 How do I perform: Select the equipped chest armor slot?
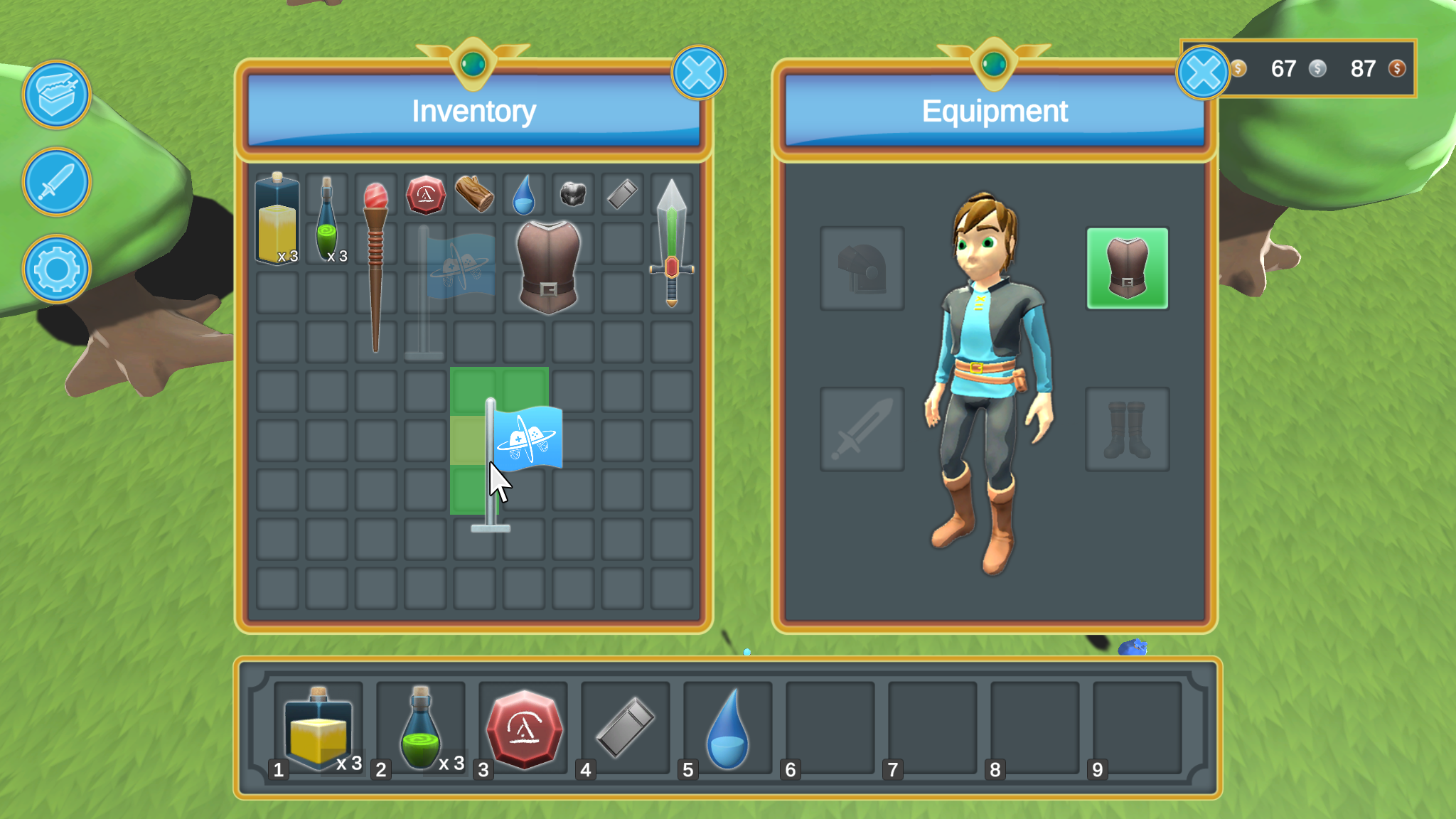[x=1128, y=269]
